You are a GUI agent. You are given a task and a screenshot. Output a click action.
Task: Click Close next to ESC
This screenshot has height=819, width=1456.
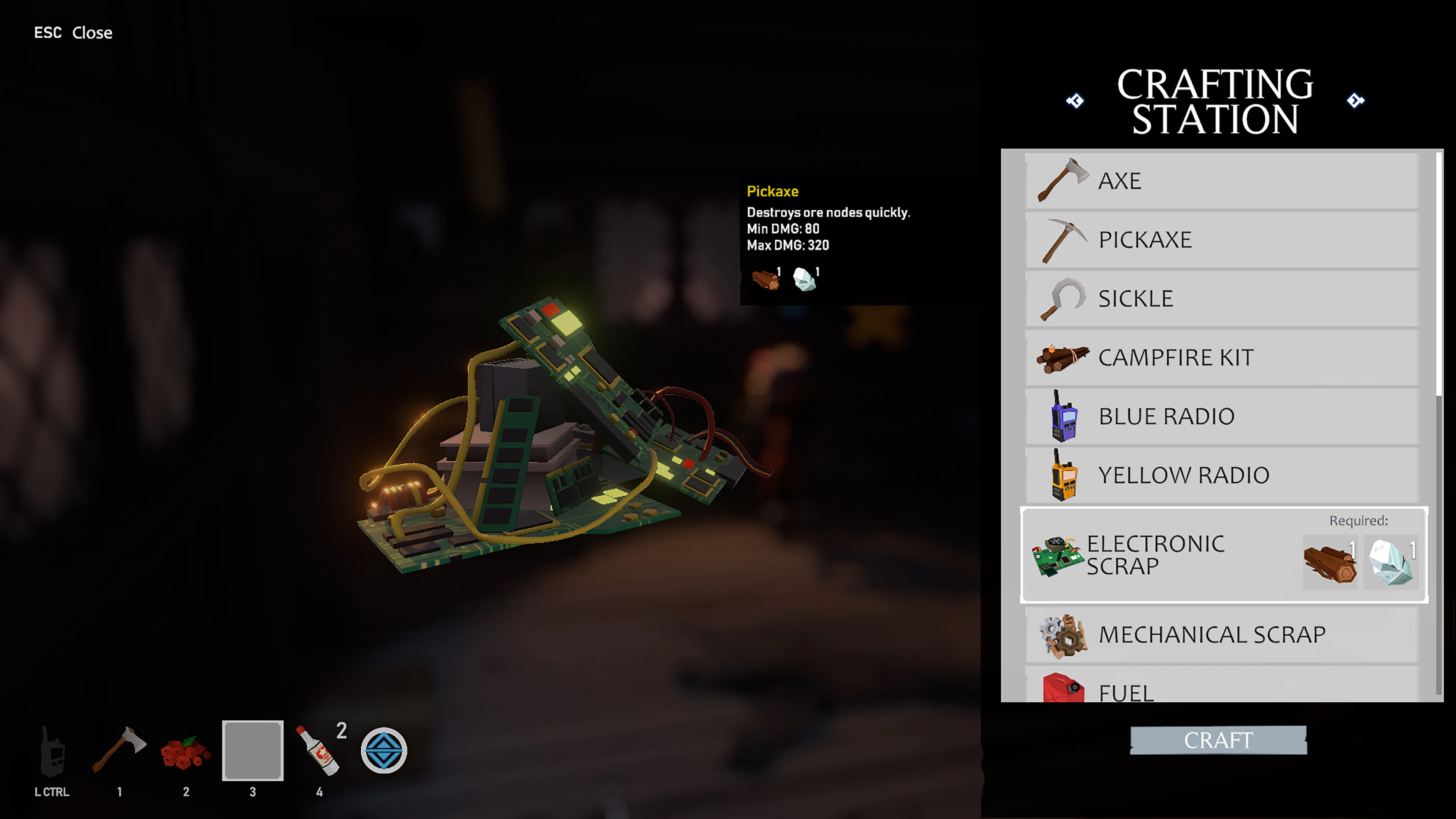(92, 32)
